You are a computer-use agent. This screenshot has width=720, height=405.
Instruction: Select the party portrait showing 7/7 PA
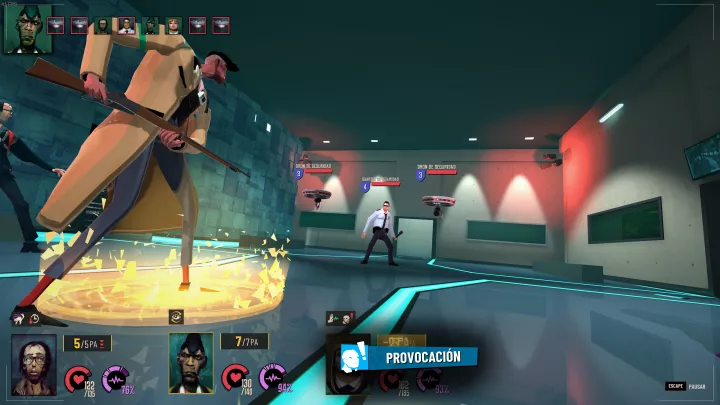[191, 362]
